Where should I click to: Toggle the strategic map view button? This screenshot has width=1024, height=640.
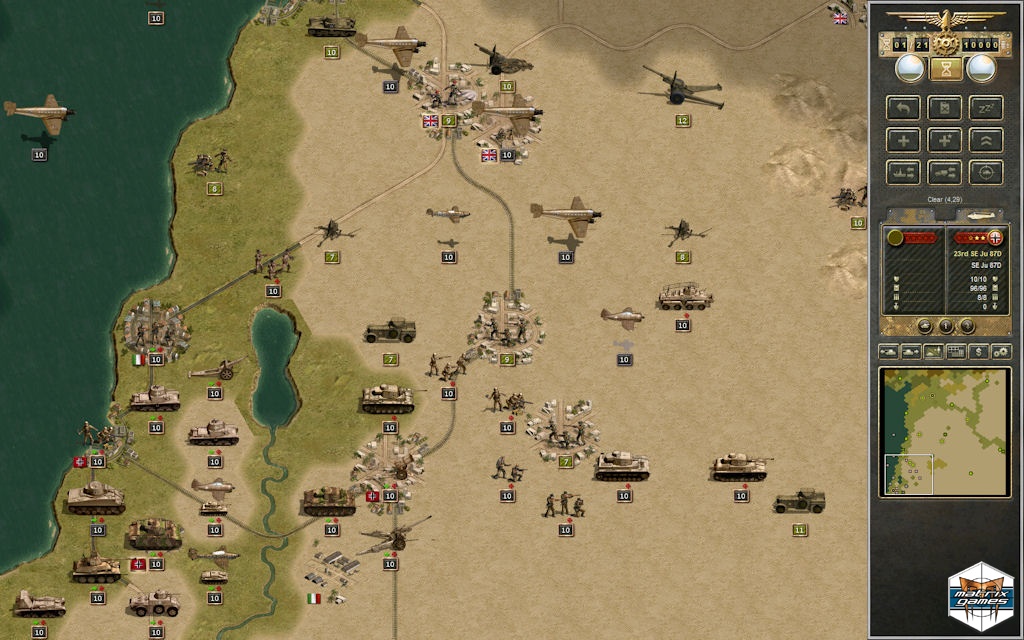point(934,351)
